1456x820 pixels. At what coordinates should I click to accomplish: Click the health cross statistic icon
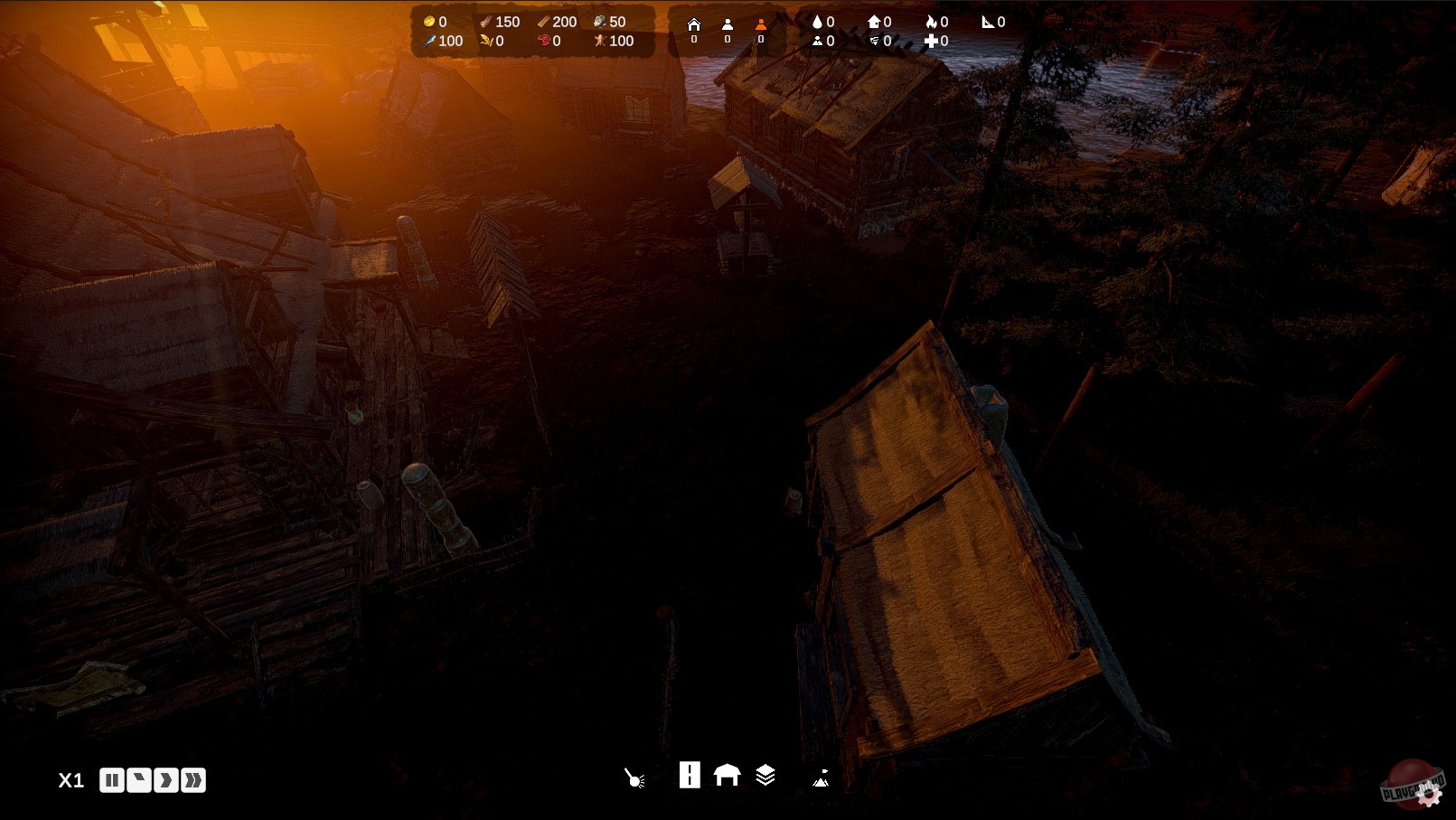[931, 41]
